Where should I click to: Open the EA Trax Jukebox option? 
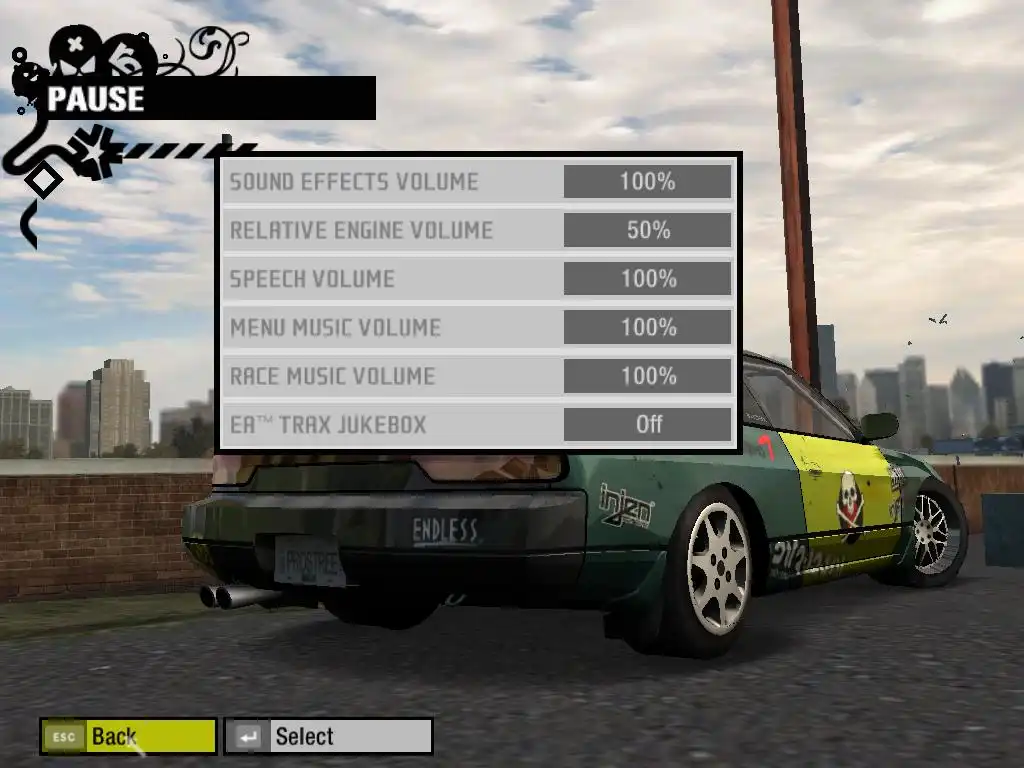tap(328, 424)
